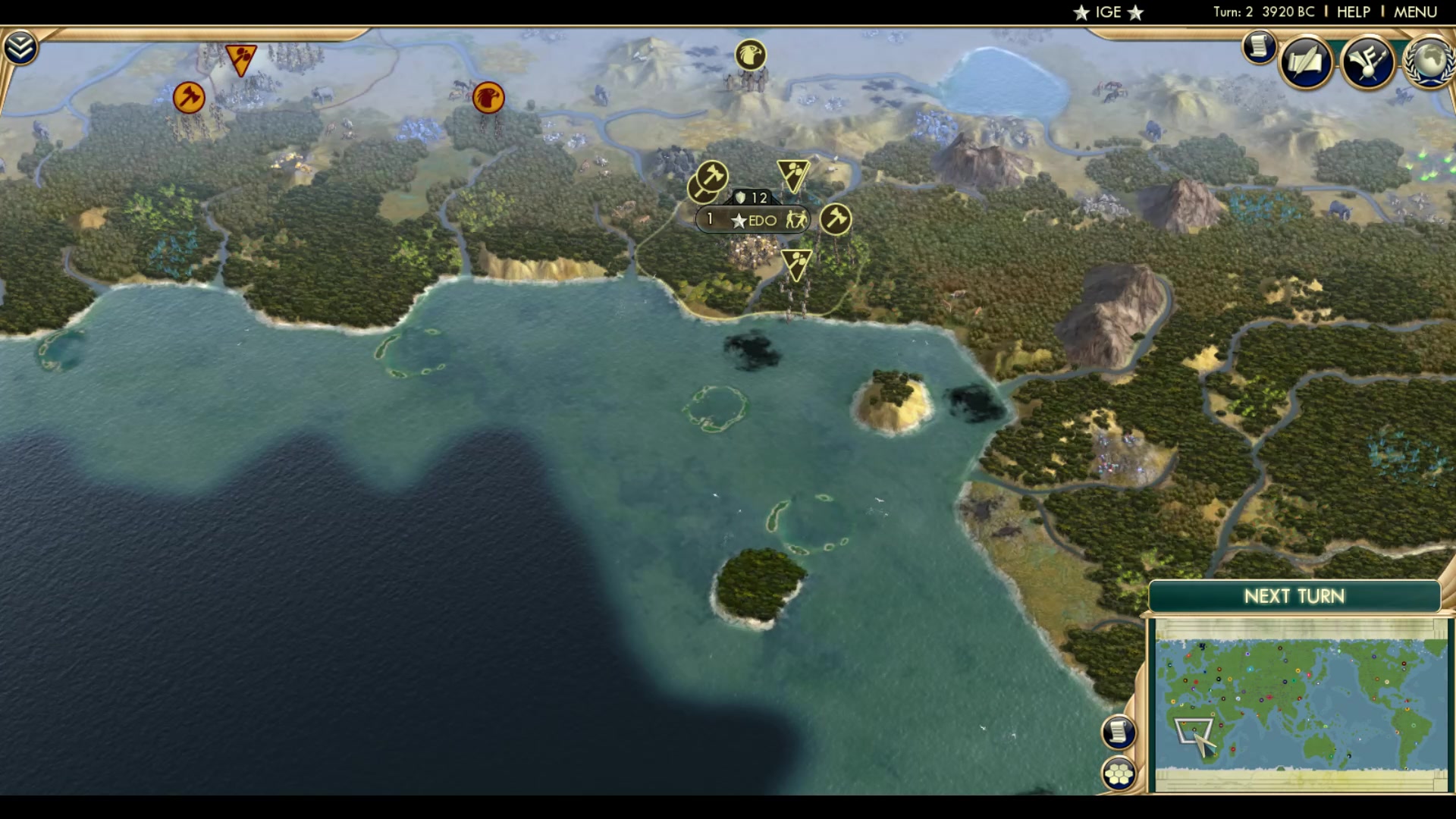
Task: Click Edo's shield defense value of 12
Action: [751, 196]
